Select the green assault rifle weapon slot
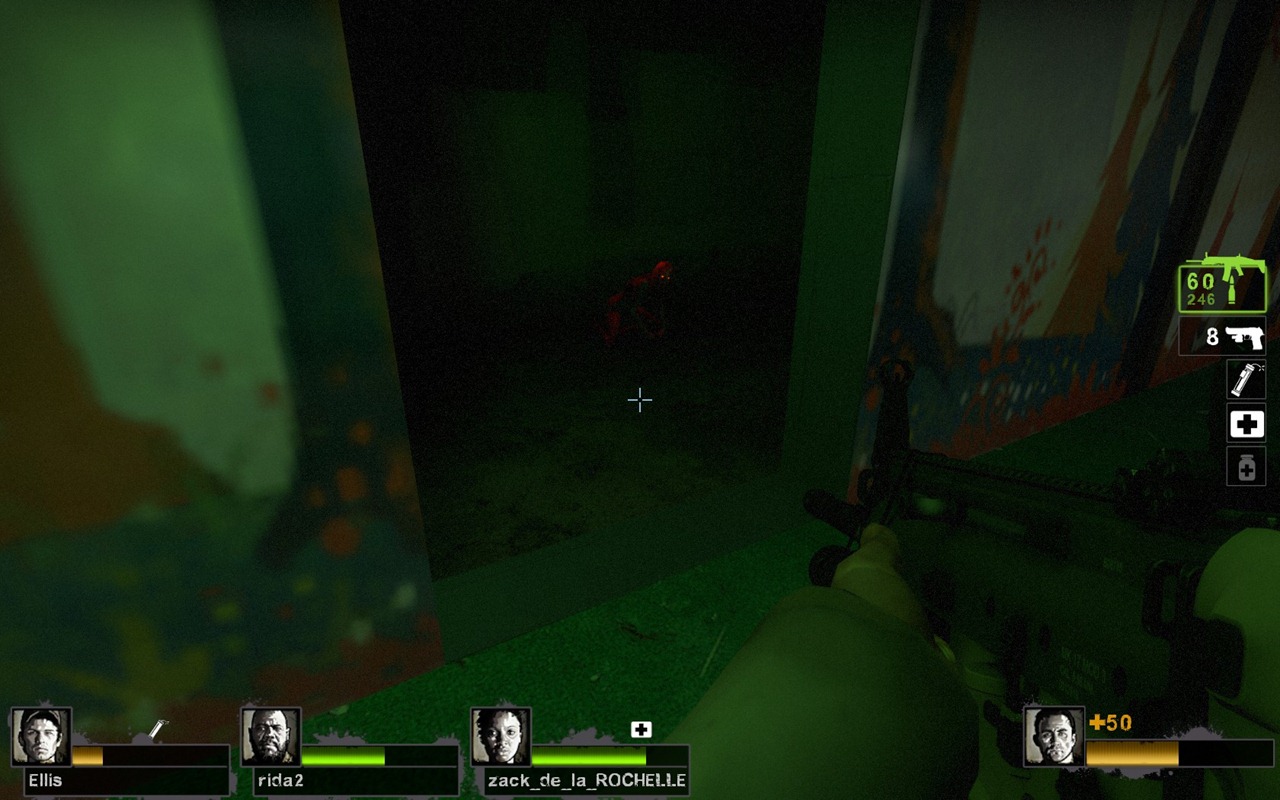 1222,285
